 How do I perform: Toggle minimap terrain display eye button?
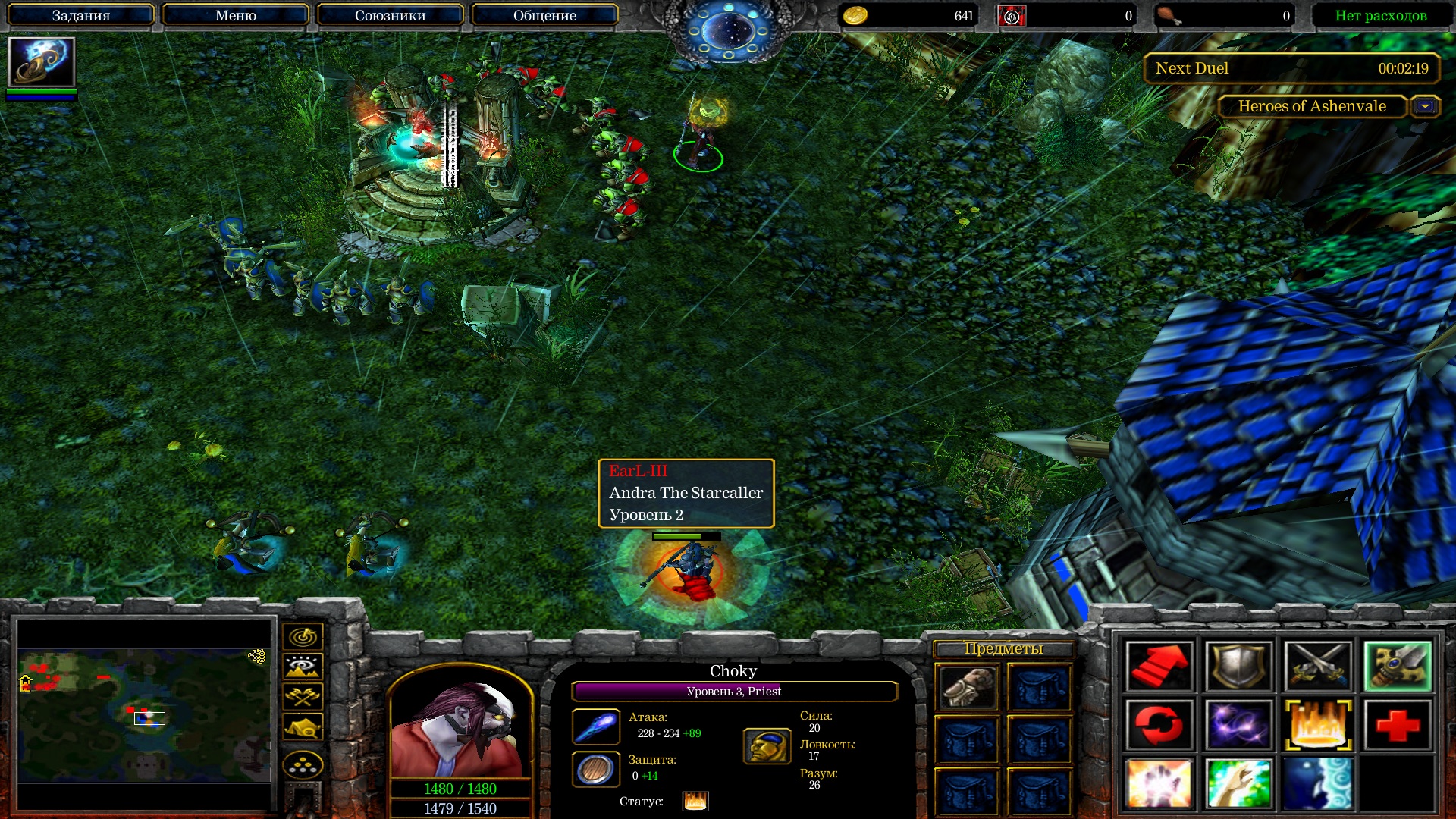point(303,667)
